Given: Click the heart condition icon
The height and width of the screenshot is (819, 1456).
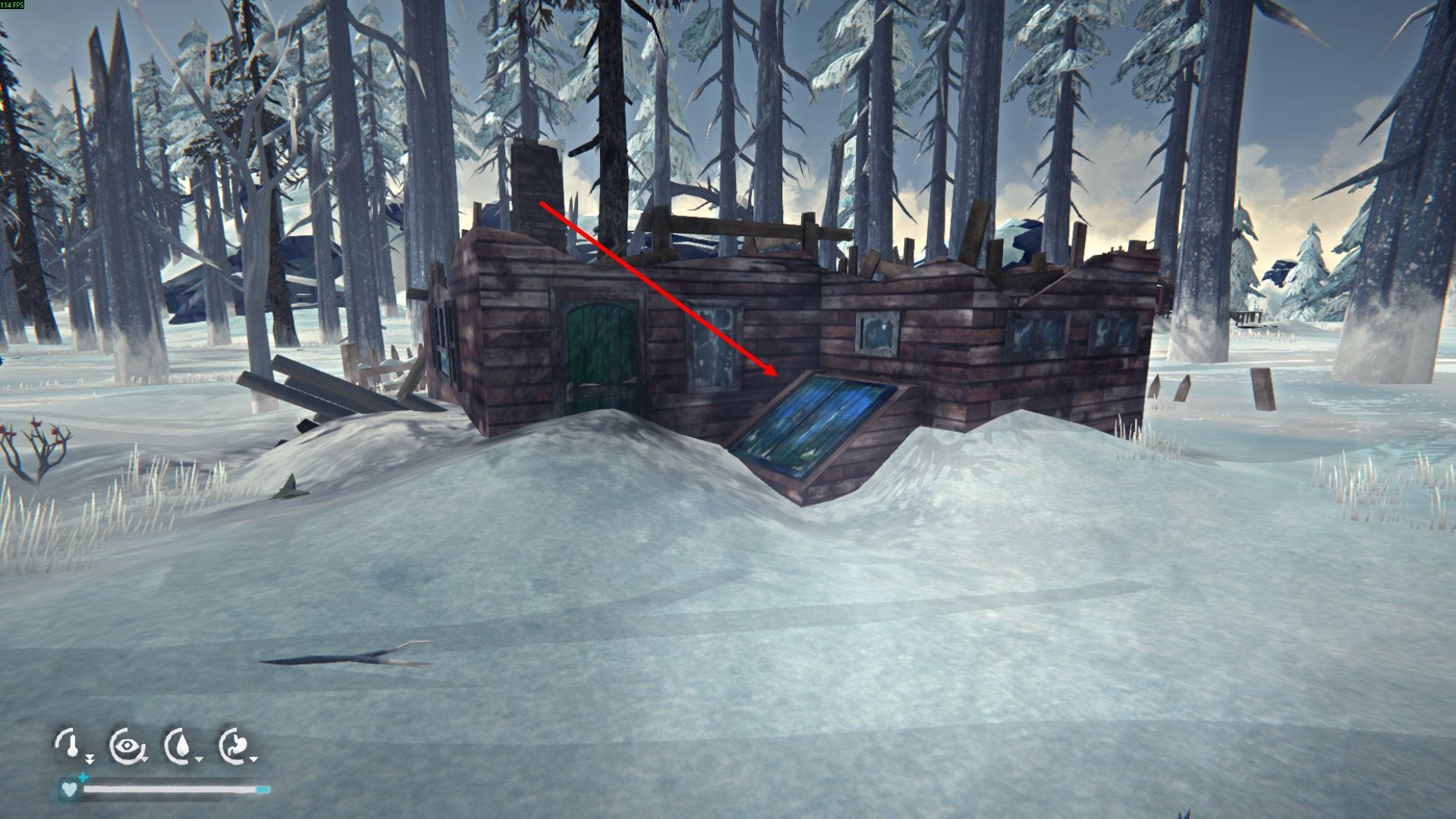Looking at the screenshot, I should coord(69,789).
